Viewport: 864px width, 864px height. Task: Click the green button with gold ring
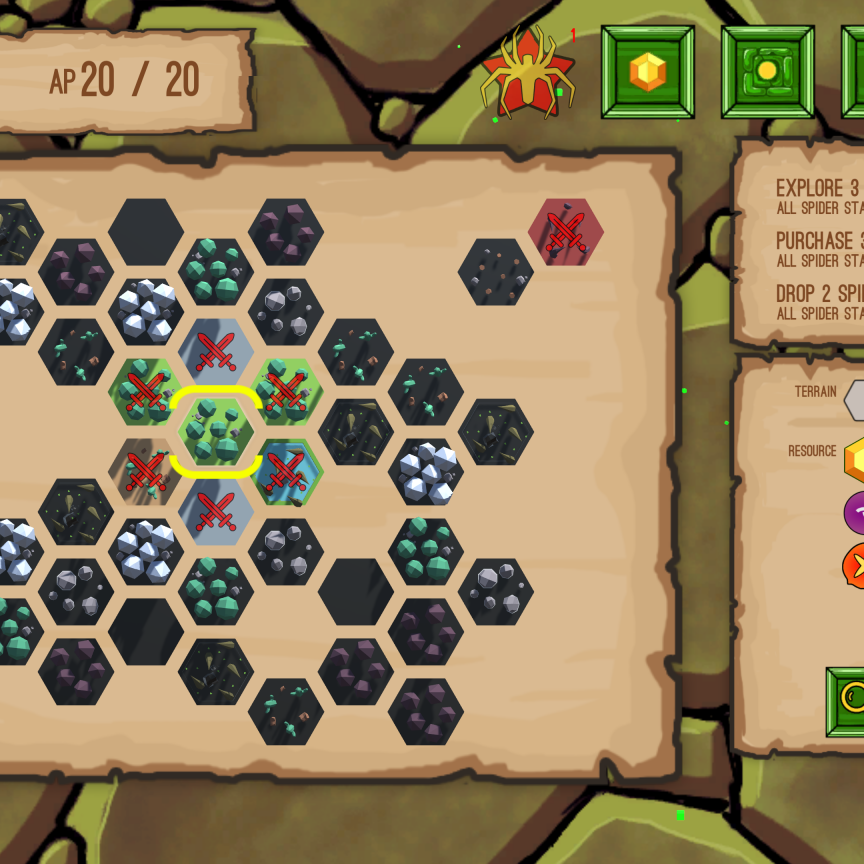848,702
